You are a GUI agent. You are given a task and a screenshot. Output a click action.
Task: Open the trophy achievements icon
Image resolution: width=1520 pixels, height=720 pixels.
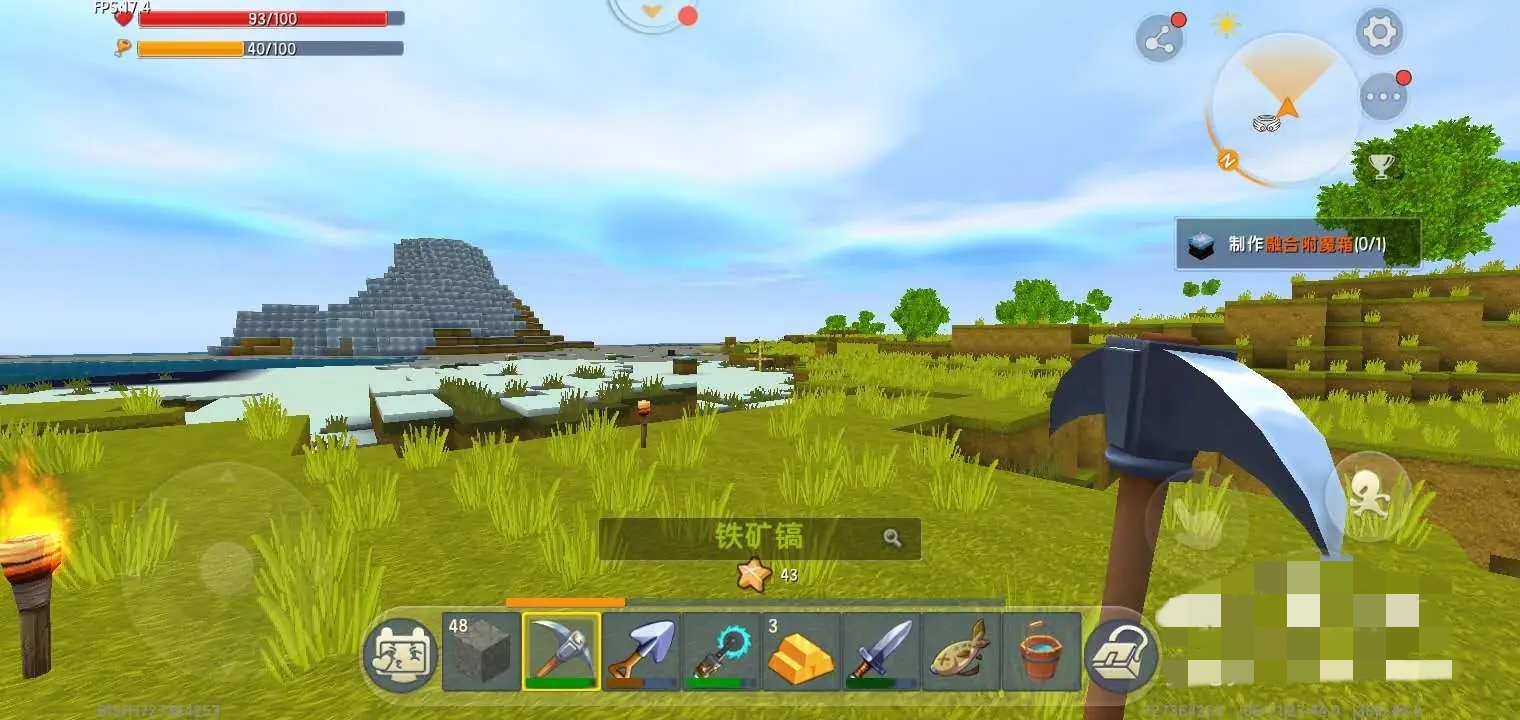tap(1381, 167)
